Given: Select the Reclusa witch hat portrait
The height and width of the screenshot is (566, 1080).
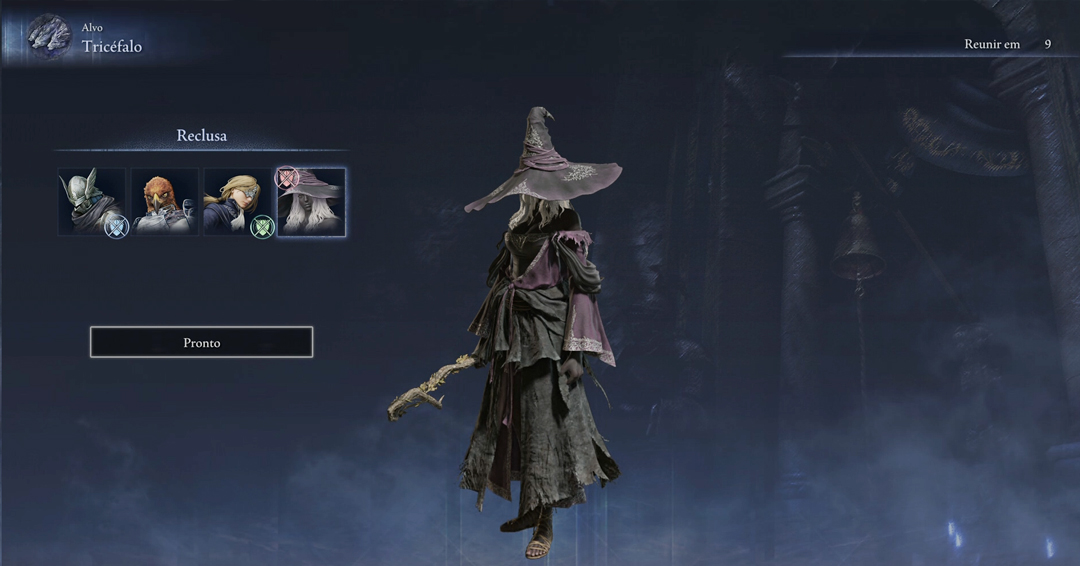Looking at the screenshot, I should click(x=311, y=202).
